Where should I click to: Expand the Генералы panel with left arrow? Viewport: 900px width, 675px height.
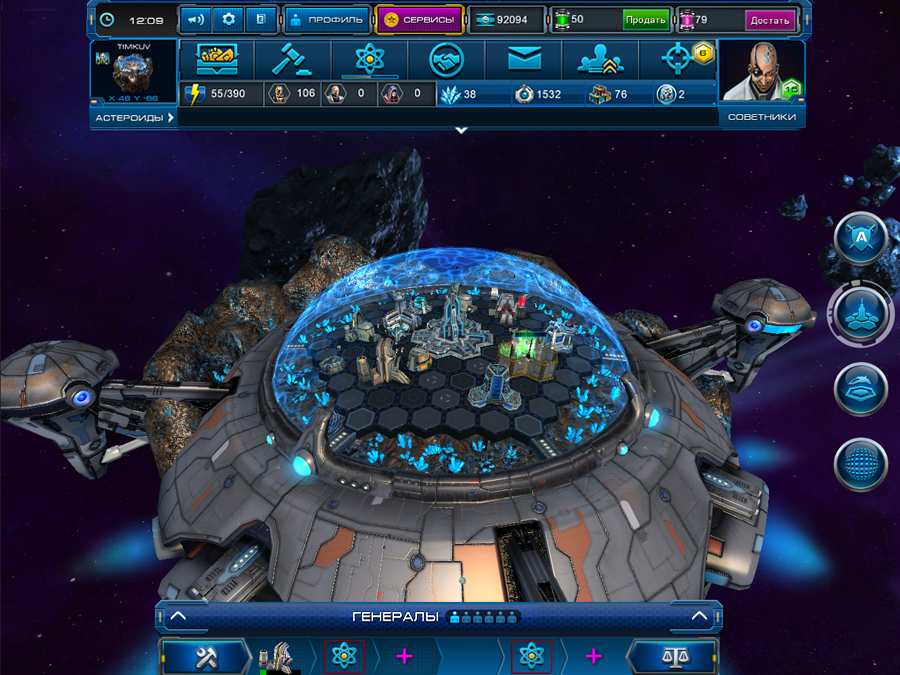[177, 616]
